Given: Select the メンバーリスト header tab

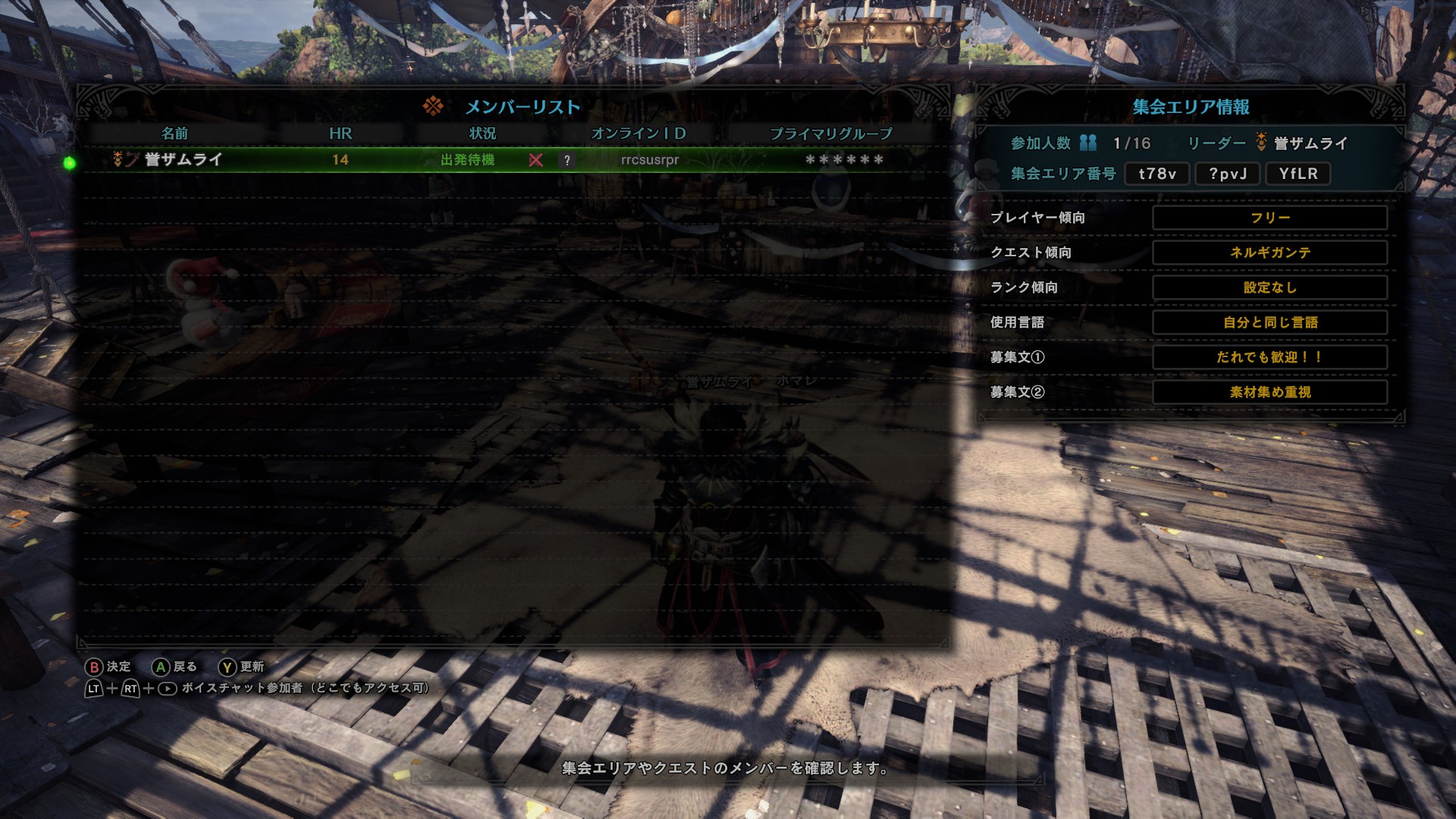Looking at the screenshot, I should coord(522,107).
